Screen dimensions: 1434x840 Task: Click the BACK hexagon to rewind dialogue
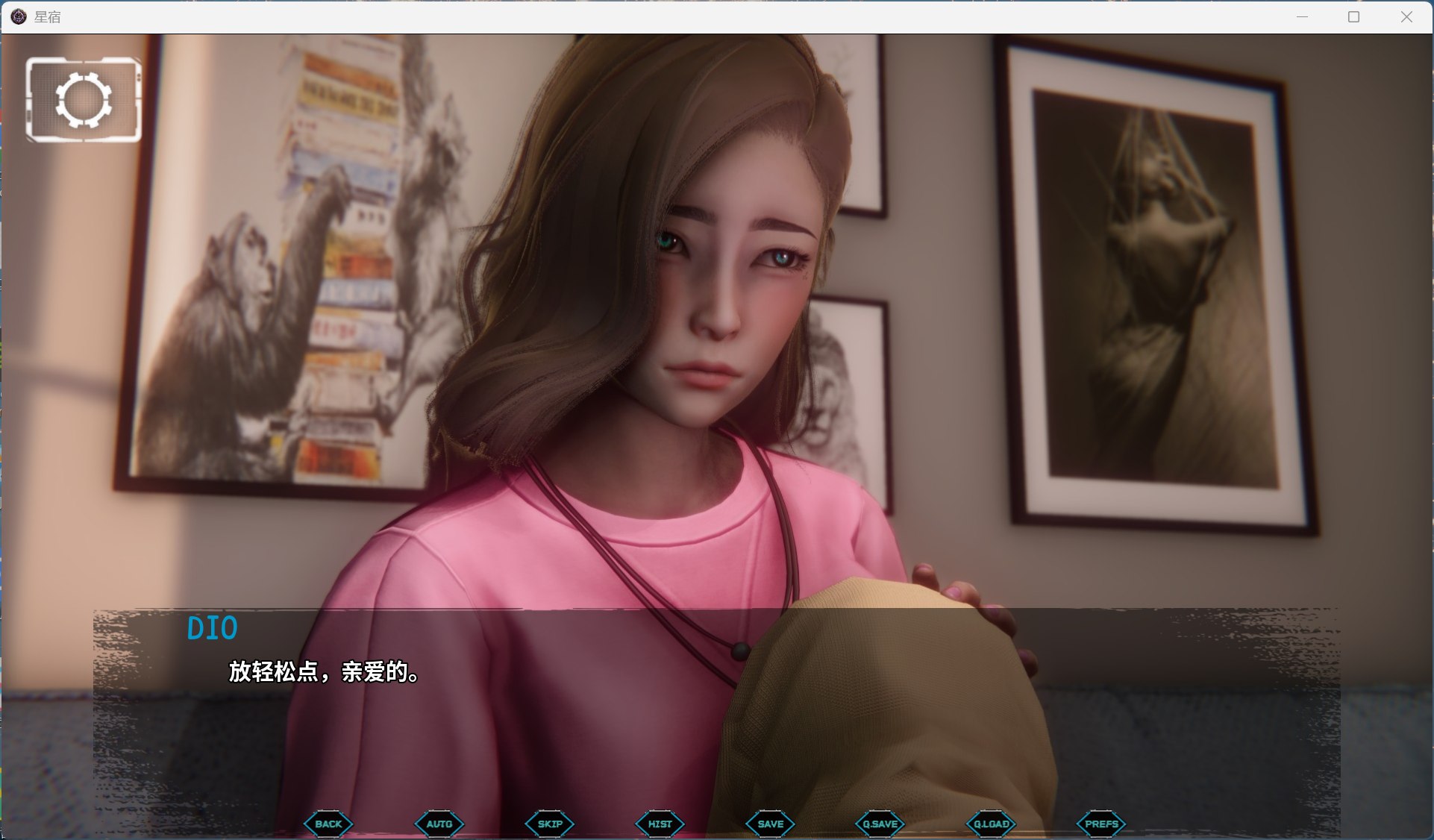pyautogui.click(x=327, y=824)
